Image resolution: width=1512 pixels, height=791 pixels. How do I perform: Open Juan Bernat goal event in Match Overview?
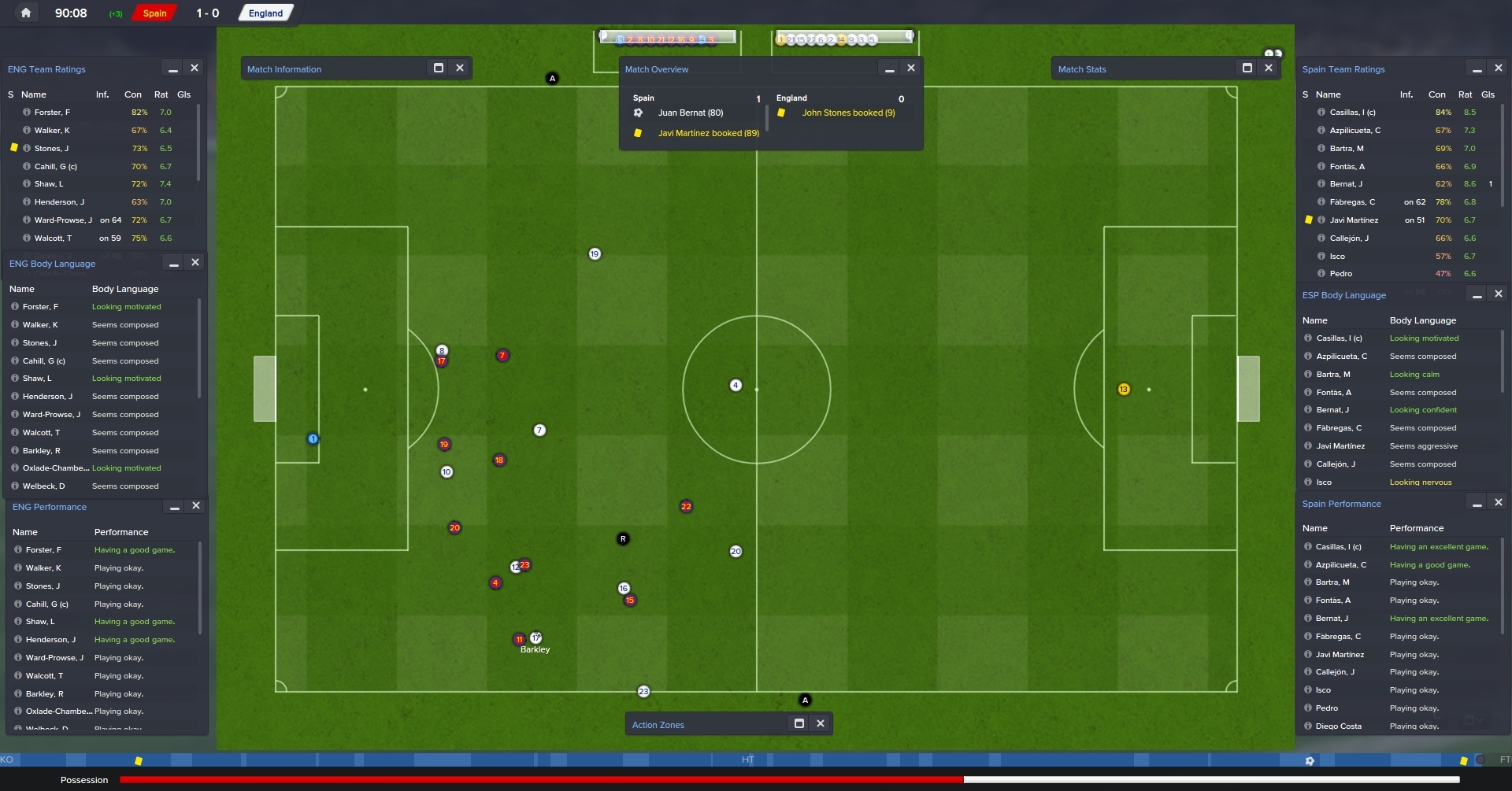(x=690, y=113)
